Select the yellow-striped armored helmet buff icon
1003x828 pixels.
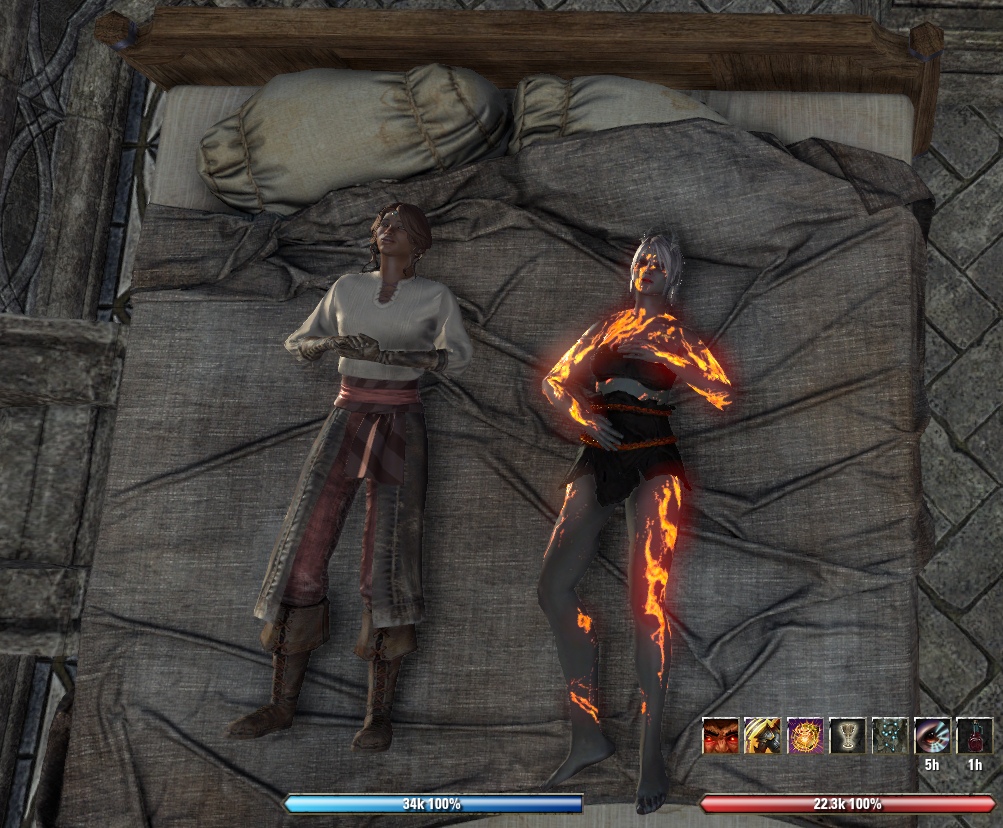click(x=762, y=736)
